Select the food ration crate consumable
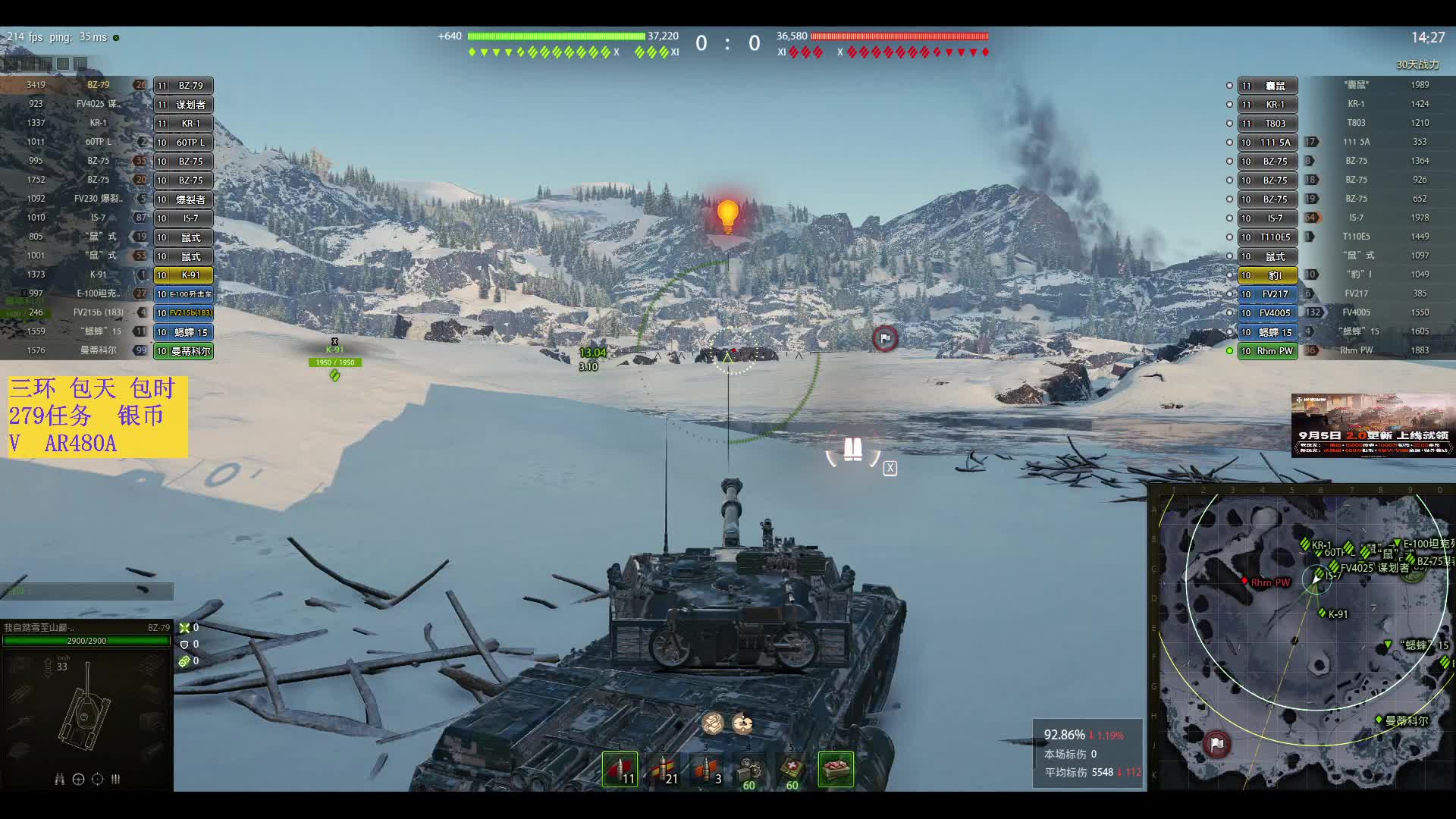The height and width of the screenshot is (819, 1456). tap(836, 769)
